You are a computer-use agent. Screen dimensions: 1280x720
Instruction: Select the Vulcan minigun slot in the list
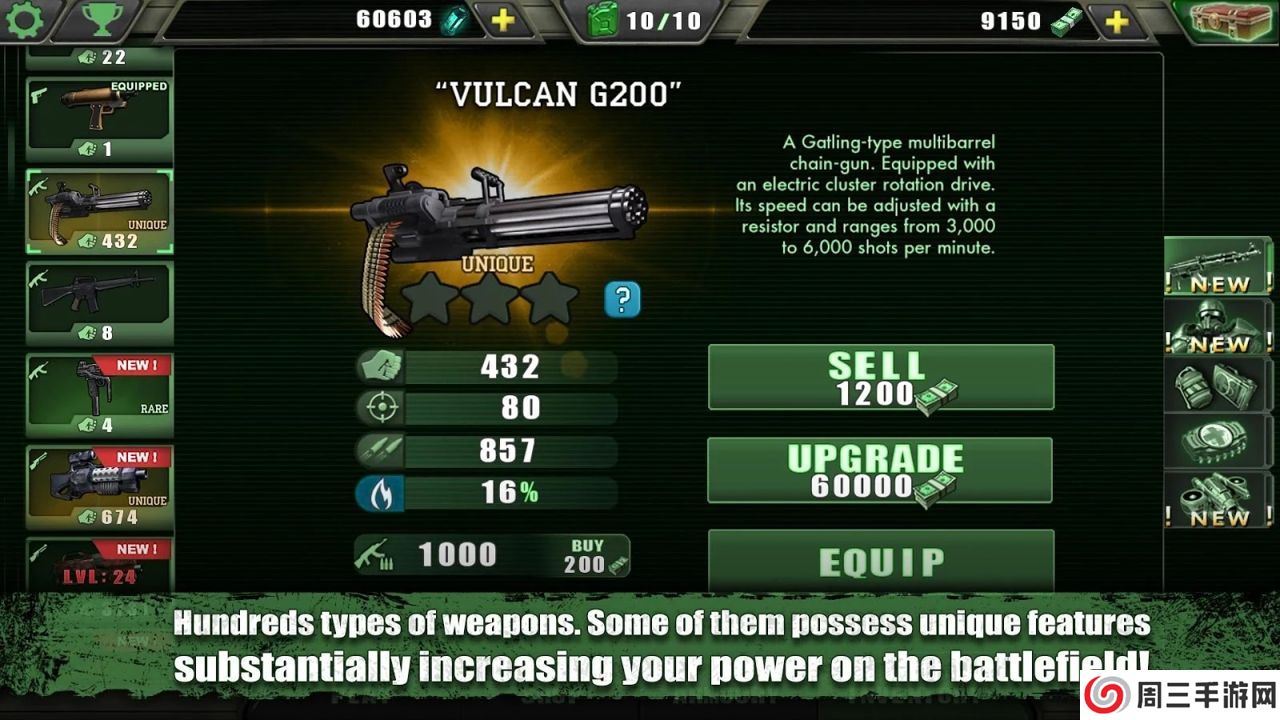pyautogui.click(x=99, y=211)
